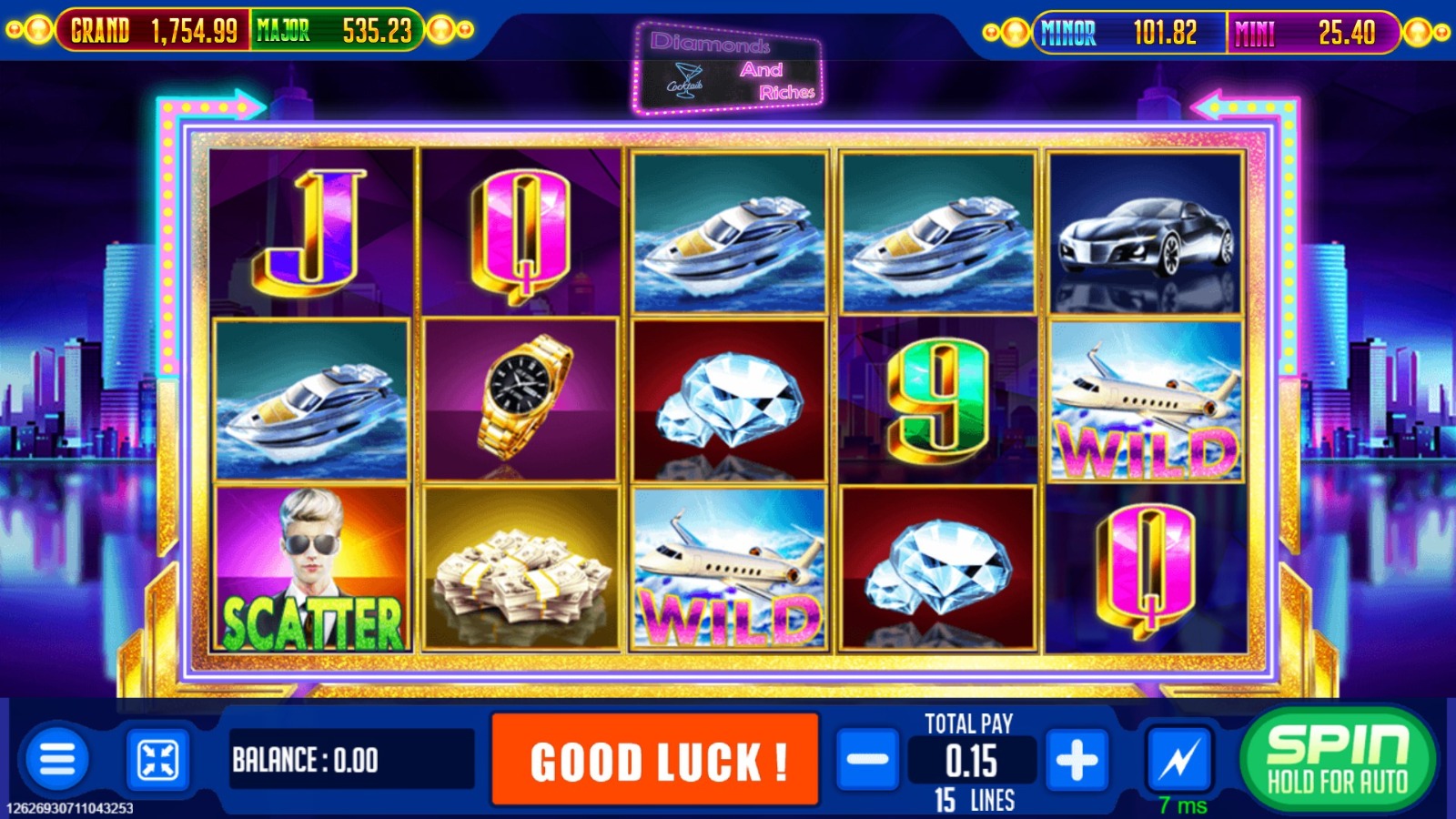The height and width of the screenshot is (819, 1456).
Task: Click the orange Good Luck banner
Action: (x=655, y=759)
